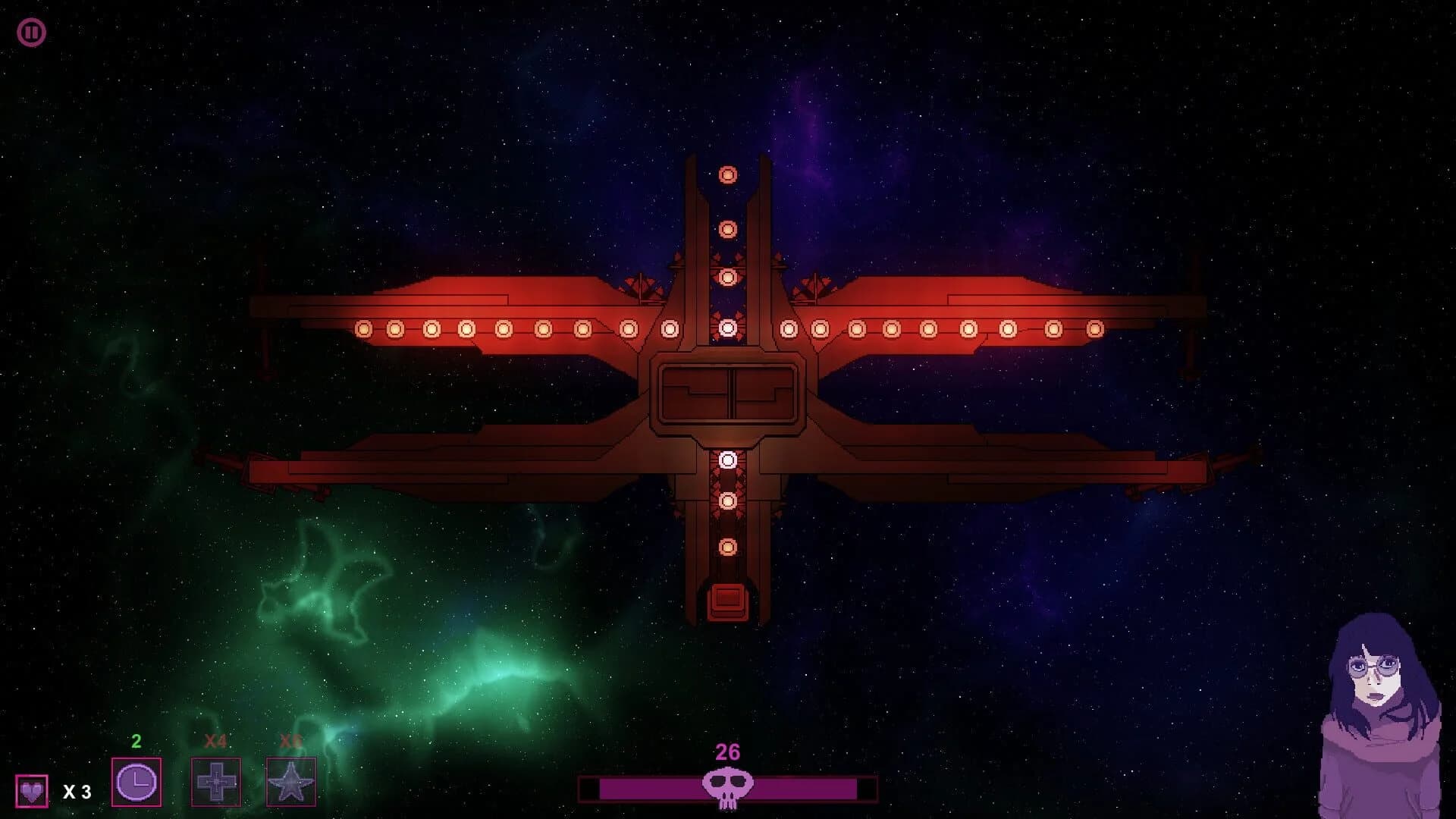Click the bottom engine block of the boss ship
This screenshot has width=1456, height=819.
(729, 600)
